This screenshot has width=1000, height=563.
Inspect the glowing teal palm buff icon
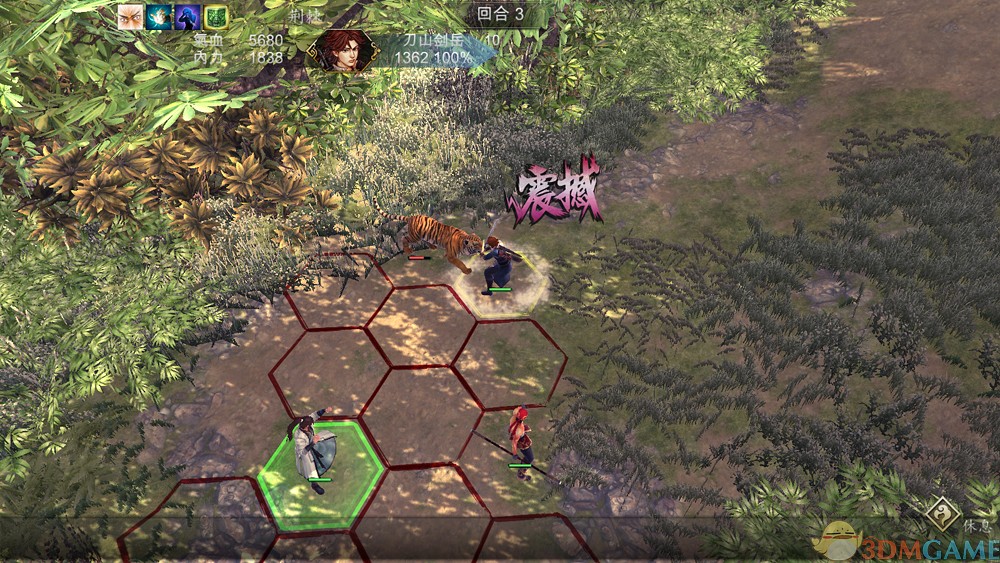[x=158, y=16]
